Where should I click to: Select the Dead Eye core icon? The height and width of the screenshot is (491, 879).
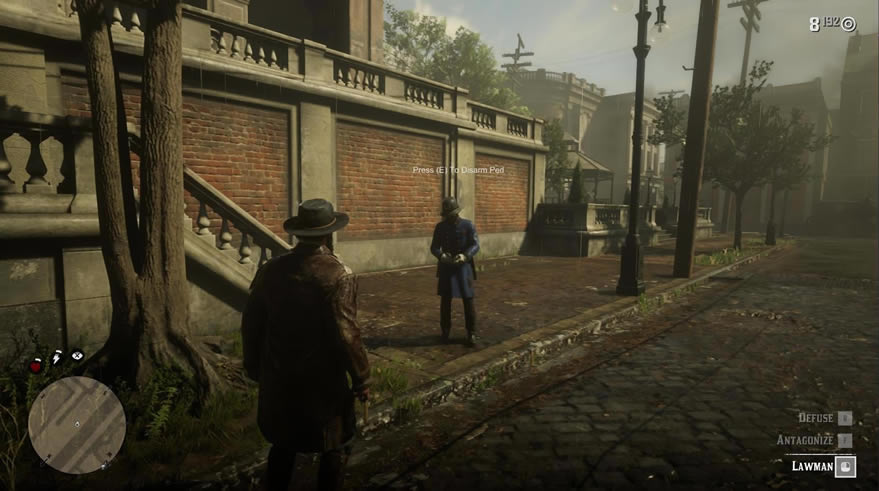[77, 355]
